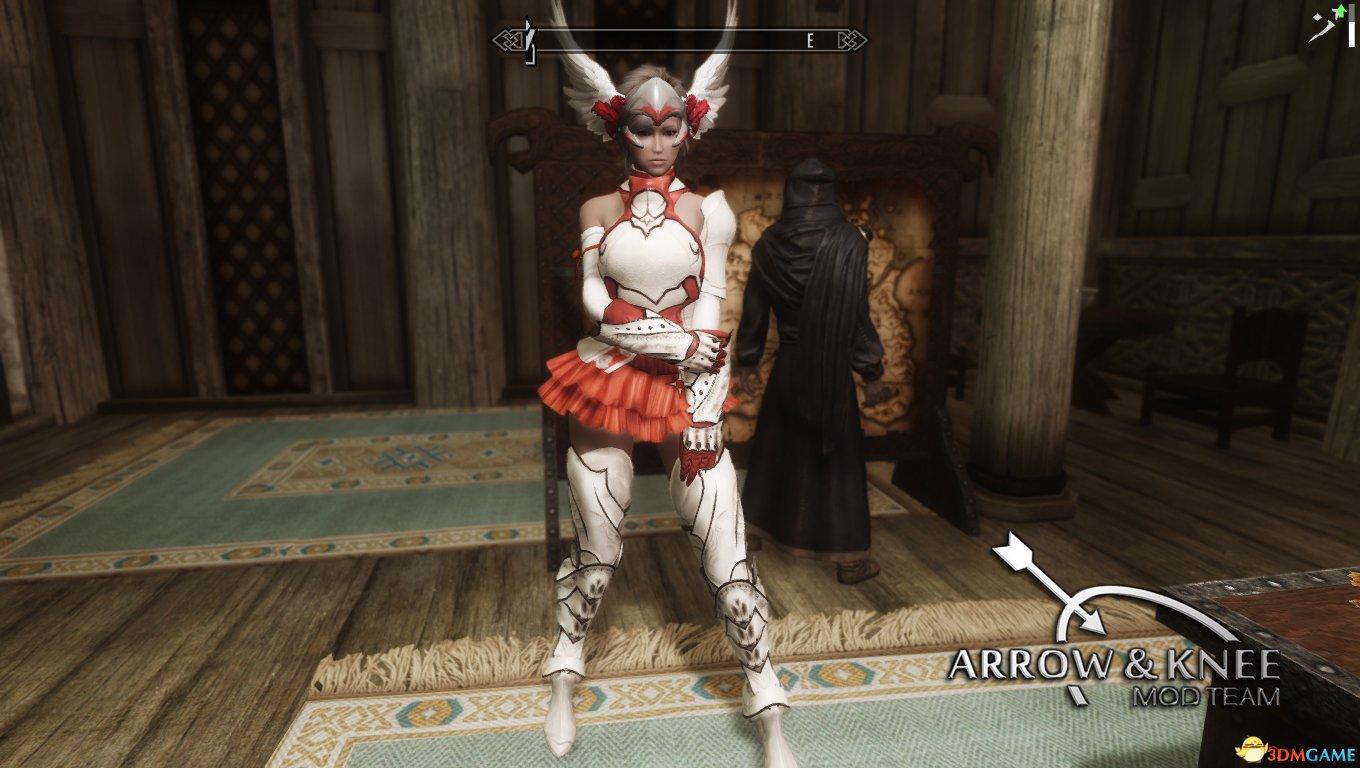Click the magic wand active-effect icon
This screenshot has width=1360, height=768.
tap(1323, 26)
